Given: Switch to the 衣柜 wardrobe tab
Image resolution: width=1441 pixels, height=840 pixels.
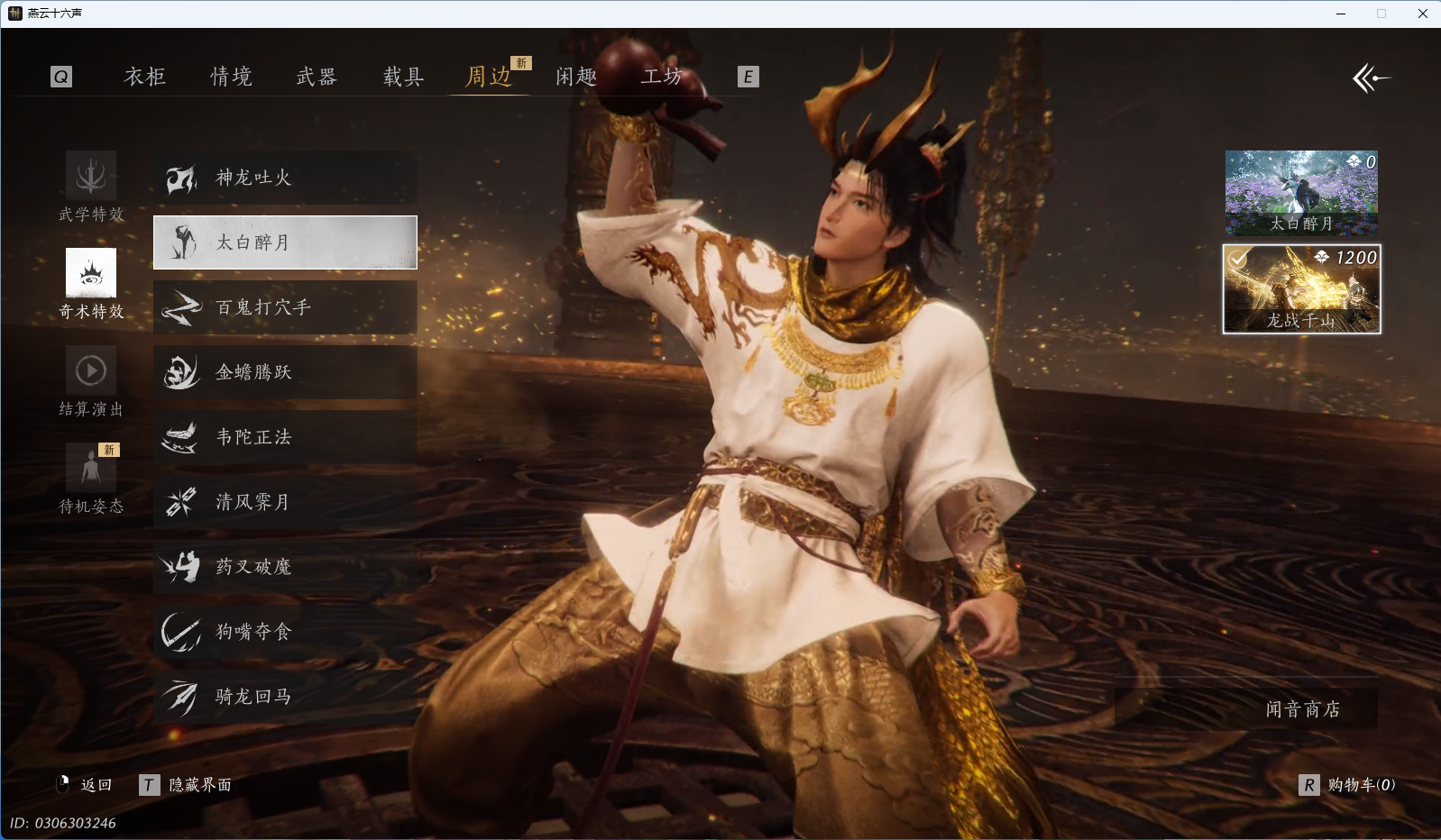Looking at the screenshot, I should (144, 77).
